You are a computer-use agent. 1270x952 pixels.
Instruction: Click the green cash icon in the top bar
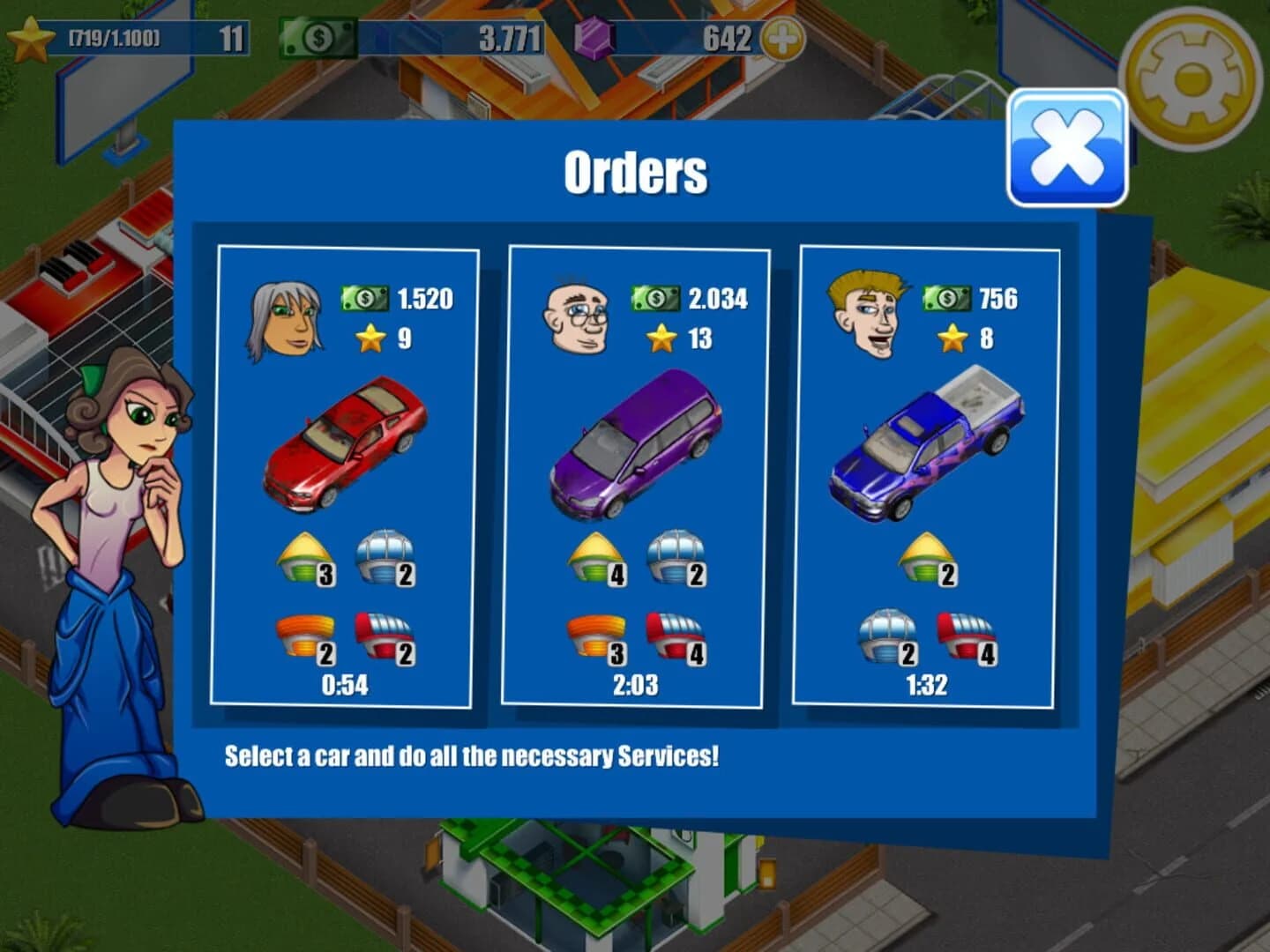319,37
